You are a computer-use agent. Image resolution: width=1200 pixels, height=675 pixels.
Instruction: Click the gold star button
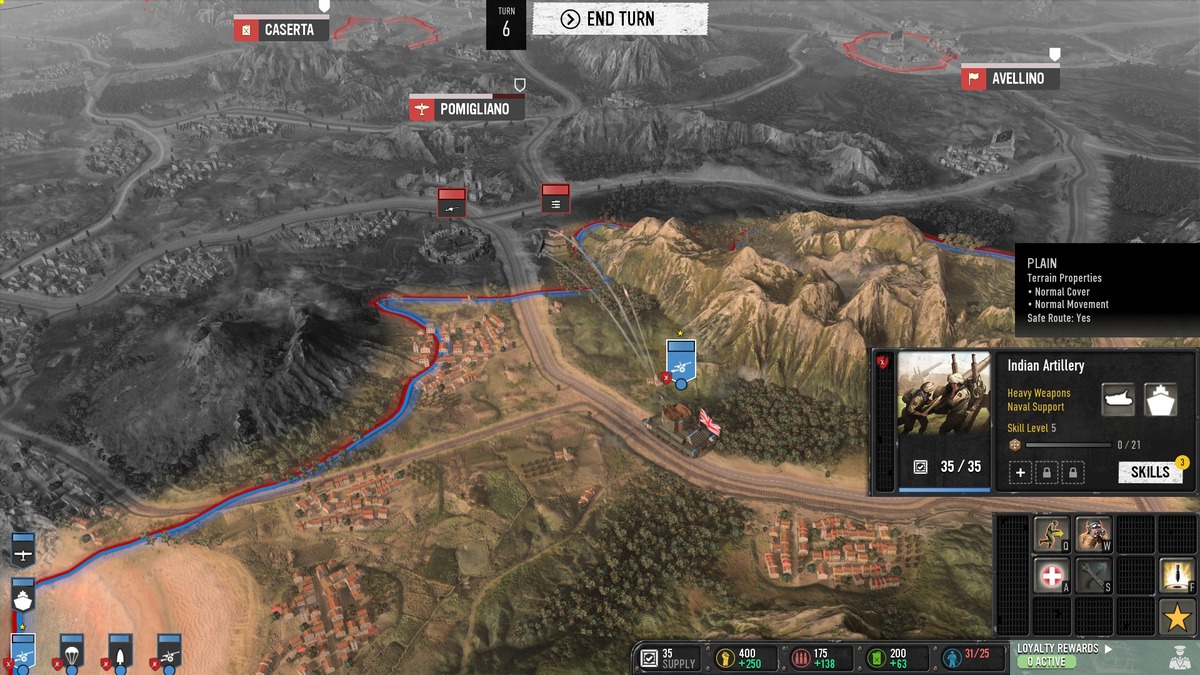(x=1178, y=616)
